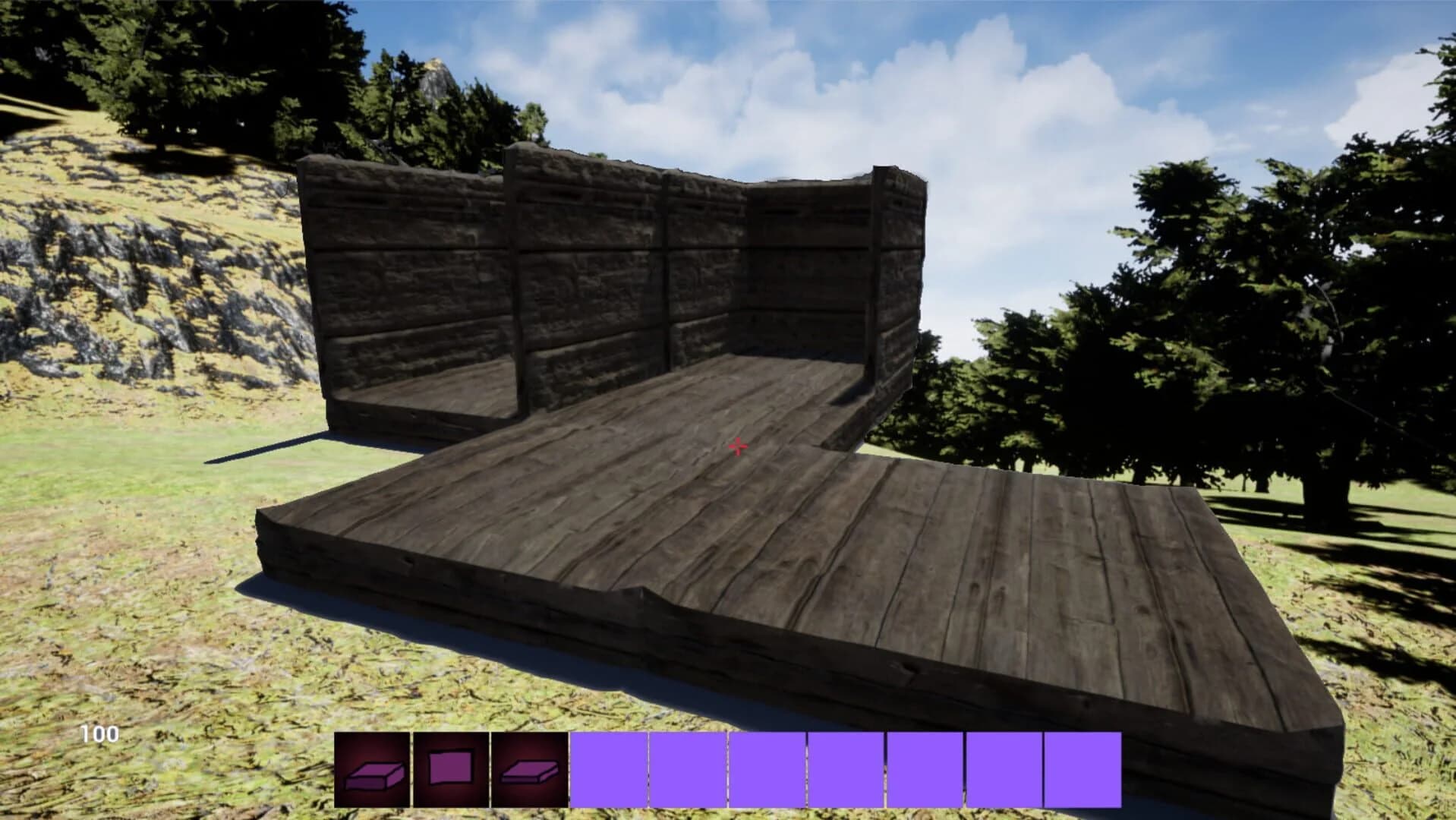1456x820 pixels.
Task: Click the middle empty hotbar slot
Action: pyautogui.click(x=846, y=768)
